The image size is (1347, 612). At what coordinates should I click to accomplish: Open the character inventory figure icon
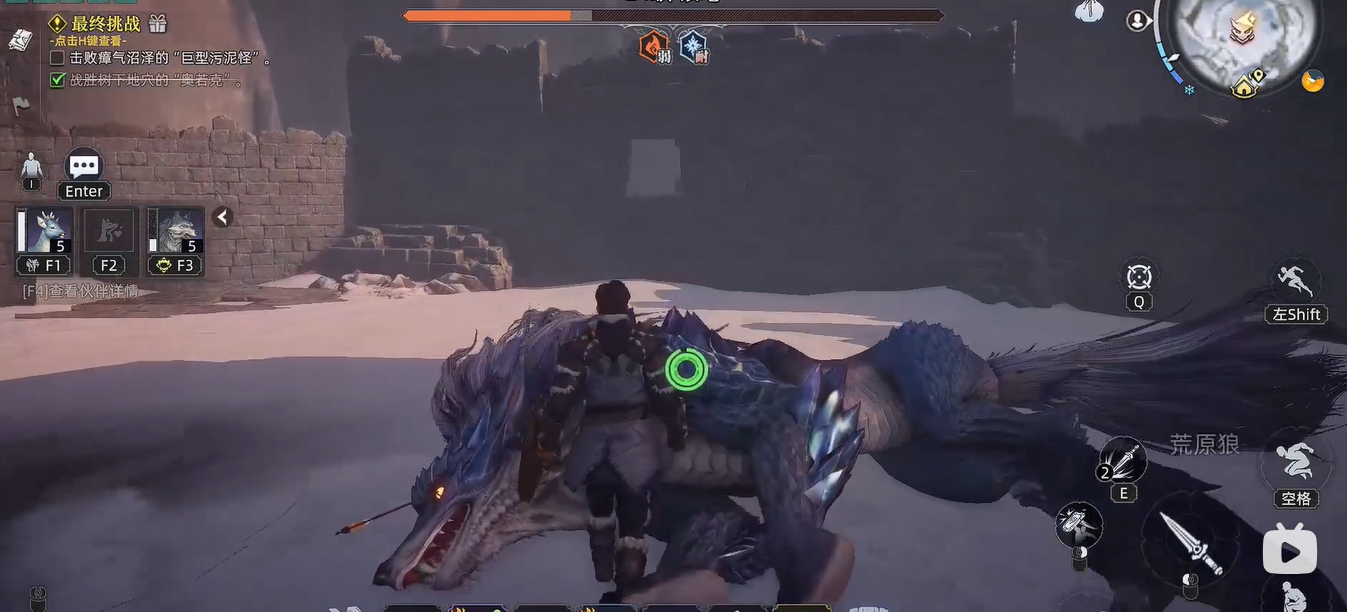tap(32, 166)
